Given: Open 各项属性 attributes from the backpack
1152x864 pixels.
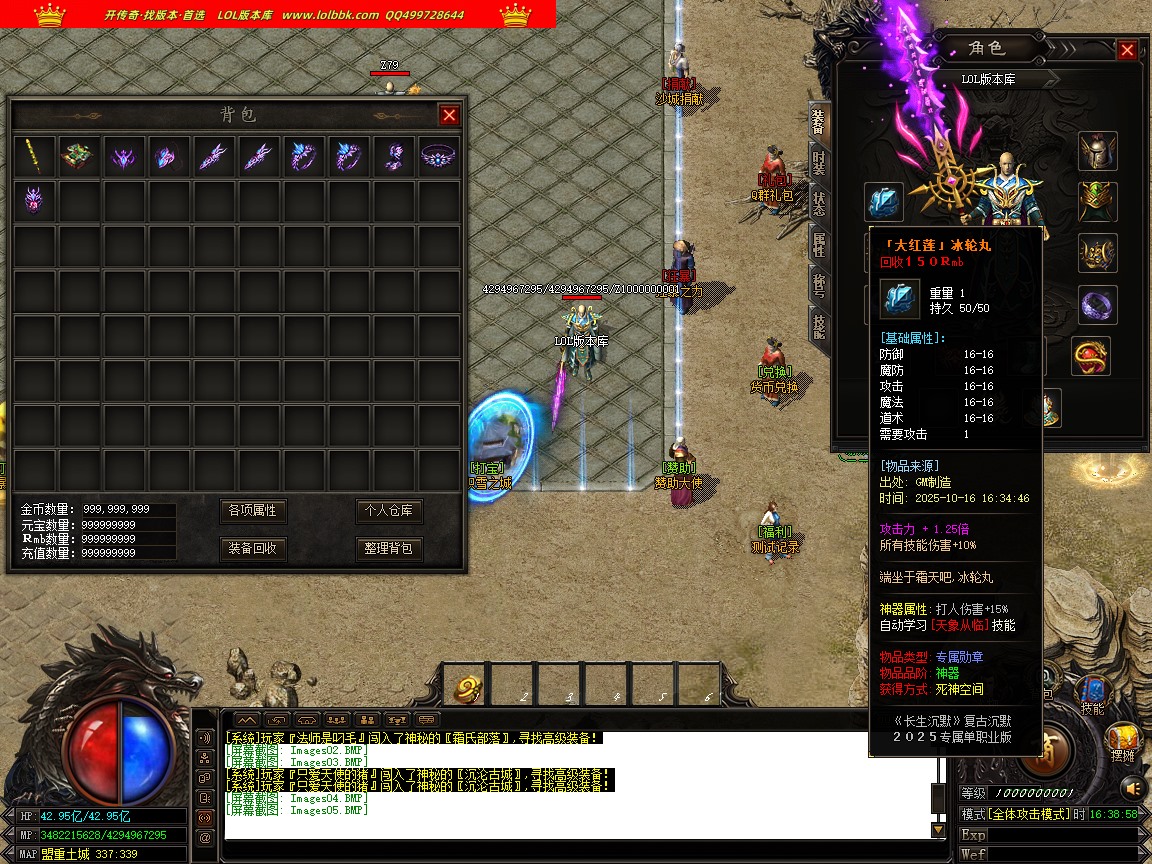Looking at the screenshot, I should click(x=252, y=511).
